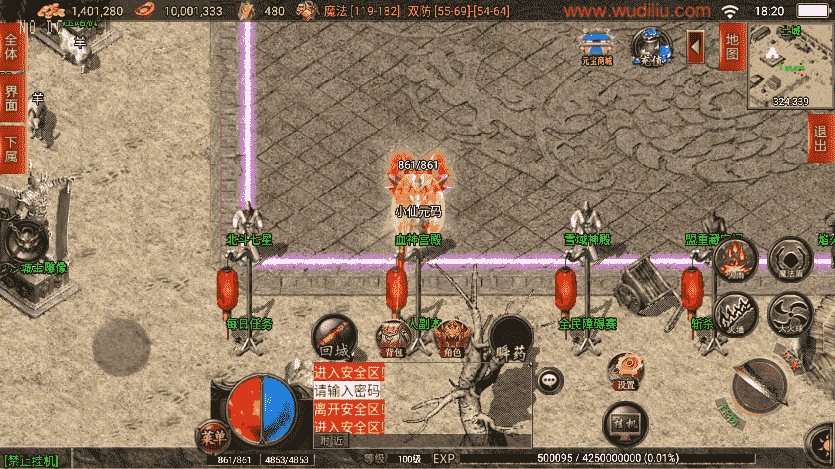
Task: Open the chat speech bubble button
Action: pyautogui.click(x=550, y=380)
